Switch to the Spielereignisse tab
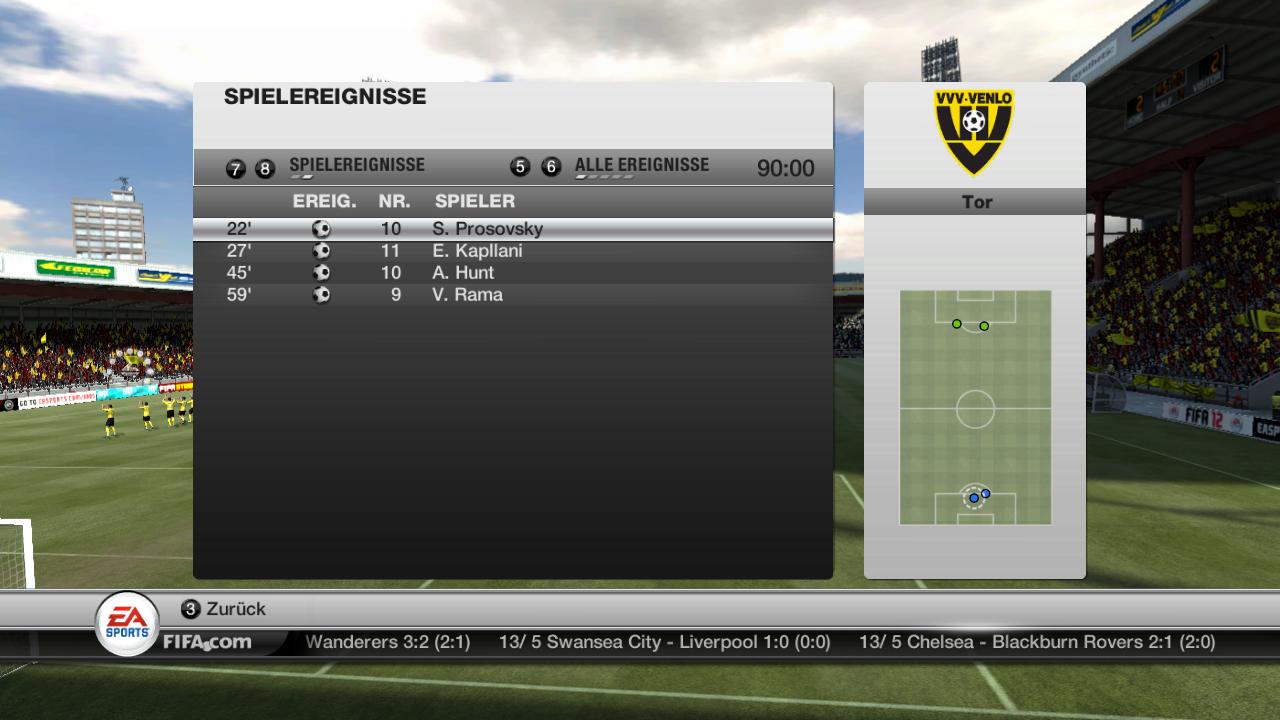Viewport: 1280px width, 720px height. click(356, 166)
